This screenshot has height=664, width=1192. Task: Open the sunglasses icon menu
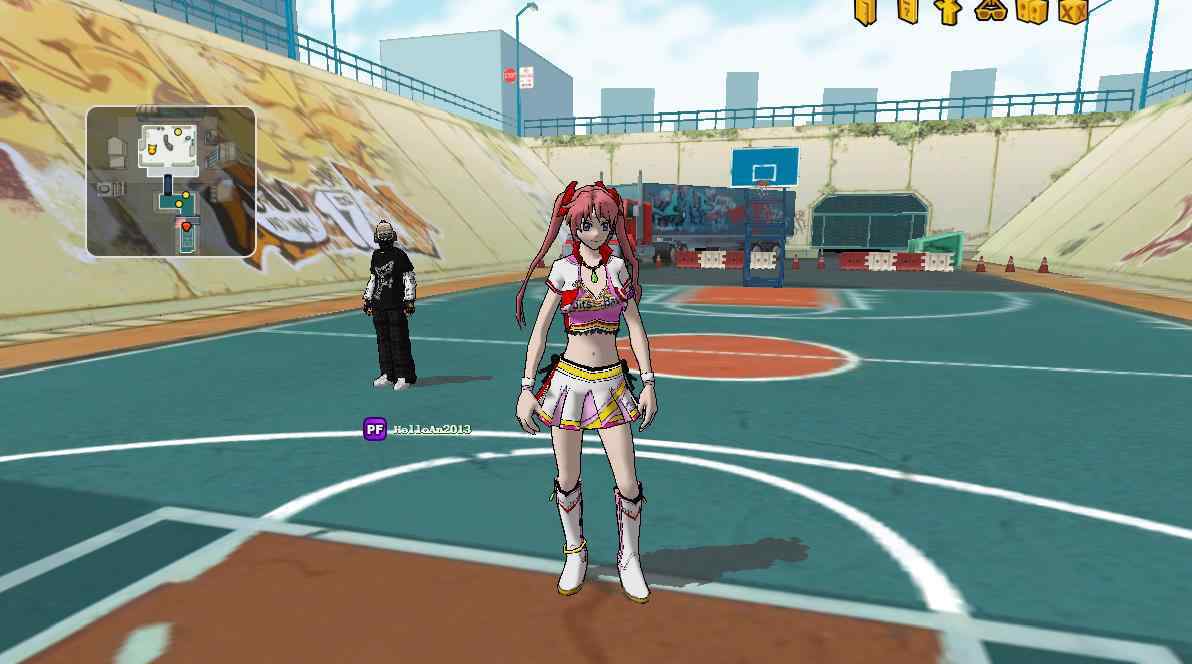990,11
